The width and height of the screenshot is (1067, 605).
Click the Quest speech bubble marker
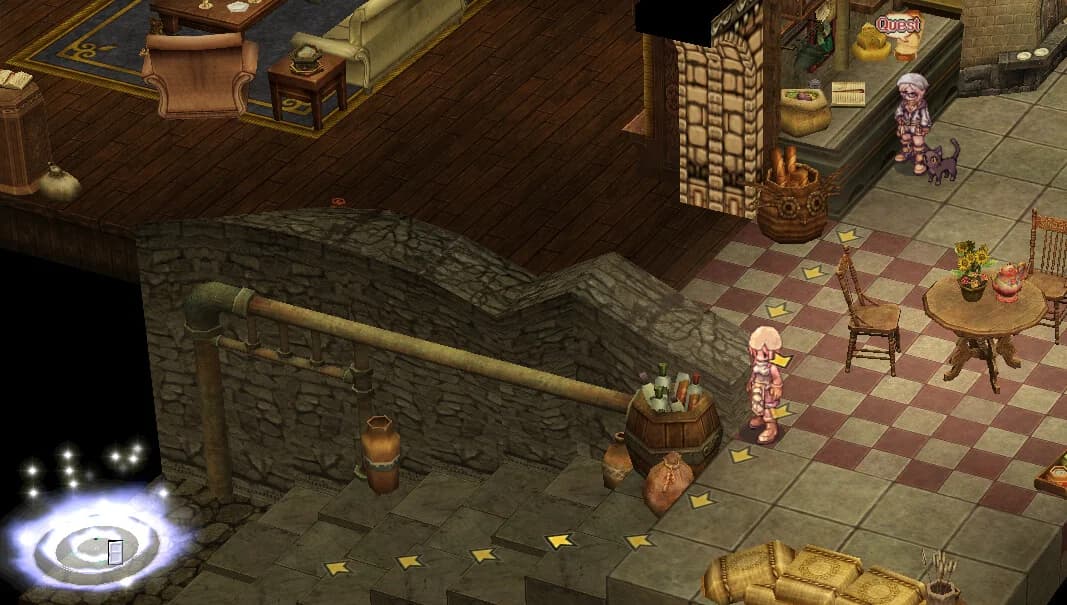[x=897, y=24]
